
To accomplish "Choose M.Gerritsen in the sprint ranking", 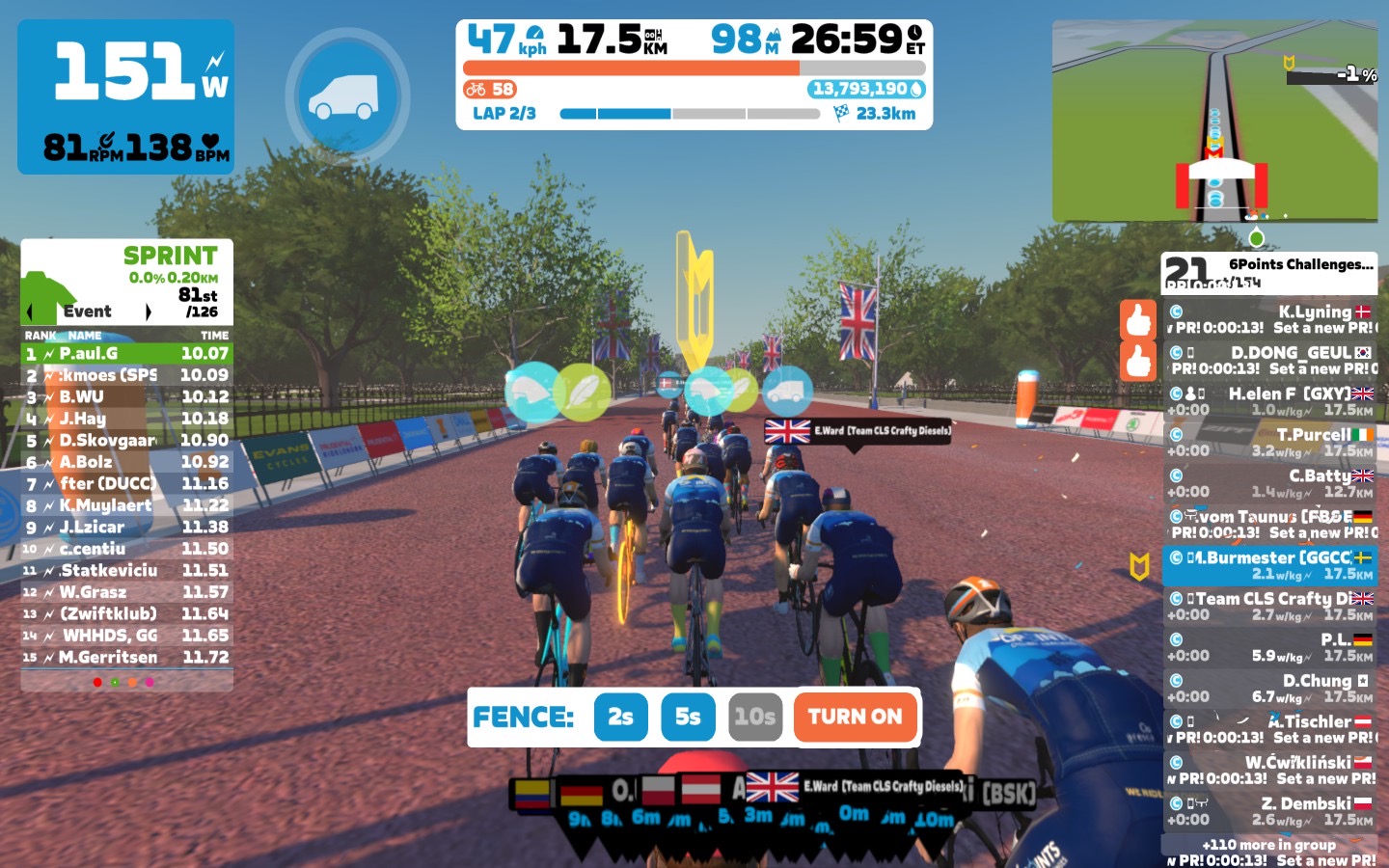I will pos(126,658).
